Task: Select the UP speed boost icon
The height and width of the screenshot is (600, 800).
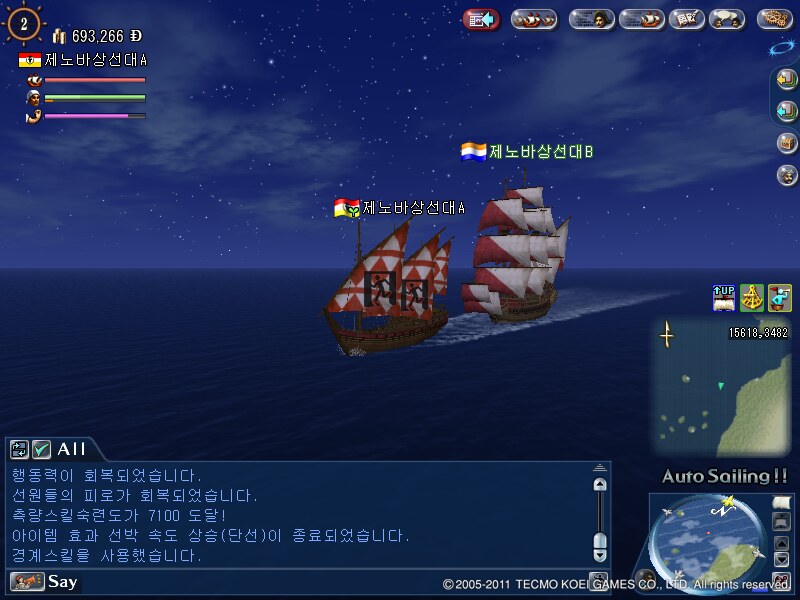Action: tap(723, 297)
